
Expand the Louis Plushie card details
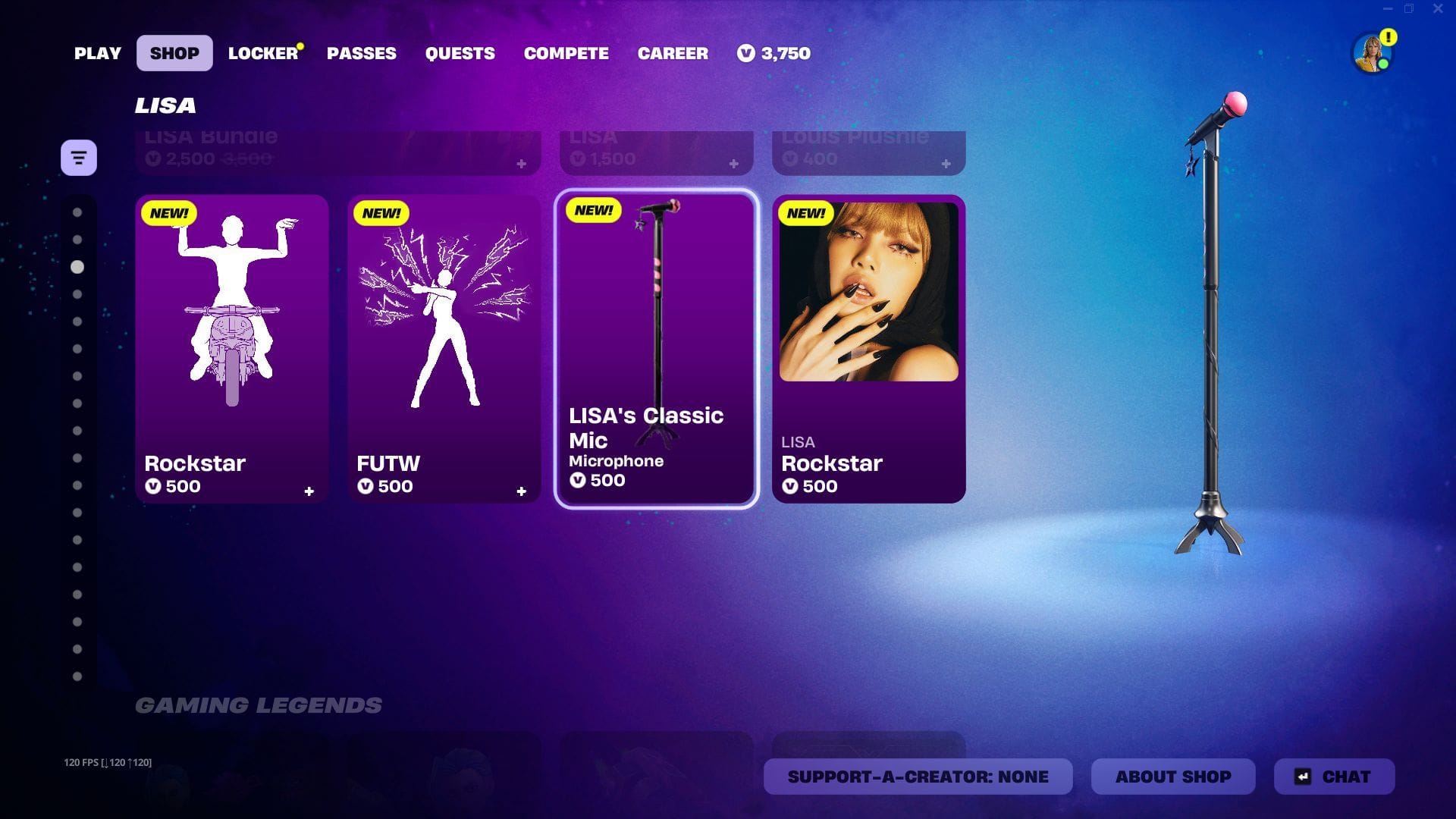tap(945, 162)
